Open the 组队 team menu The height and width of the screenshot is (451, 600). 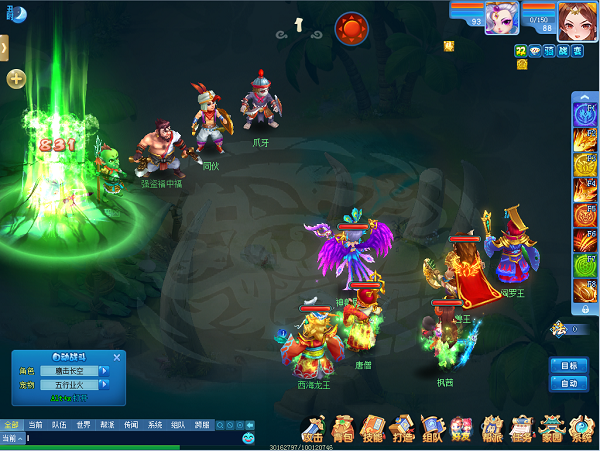click(x=432, y=428)
